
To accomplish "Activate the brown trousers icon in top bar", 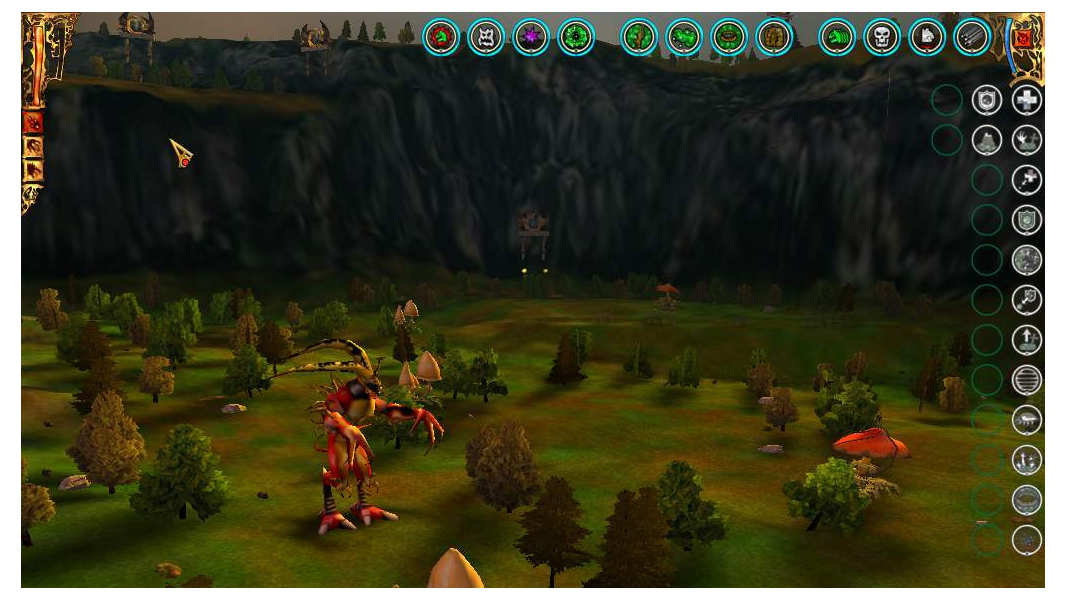I will [x=774, y=38].
